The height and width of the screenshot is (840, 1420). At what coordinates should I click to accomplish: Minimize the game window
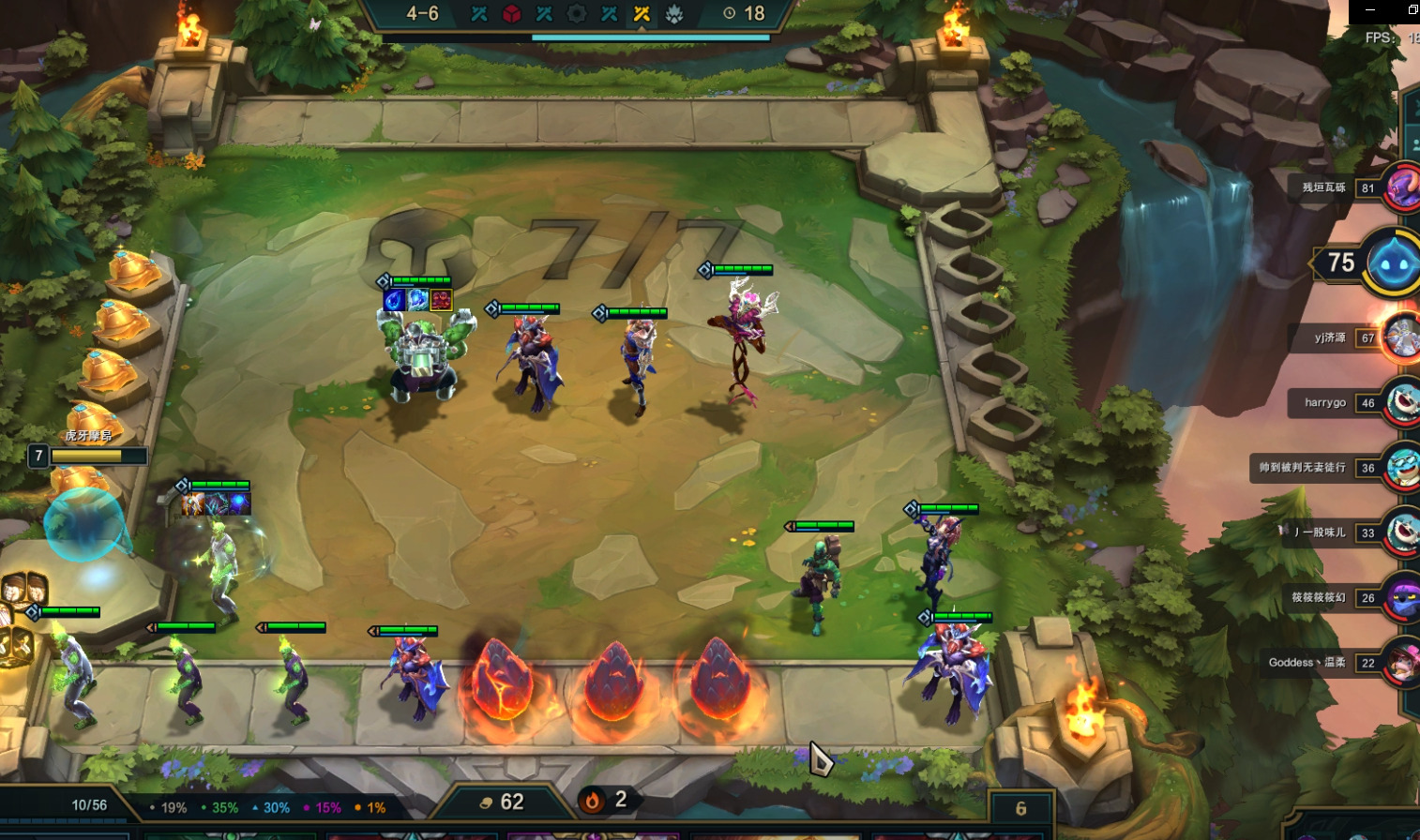tap(1370, 9)
